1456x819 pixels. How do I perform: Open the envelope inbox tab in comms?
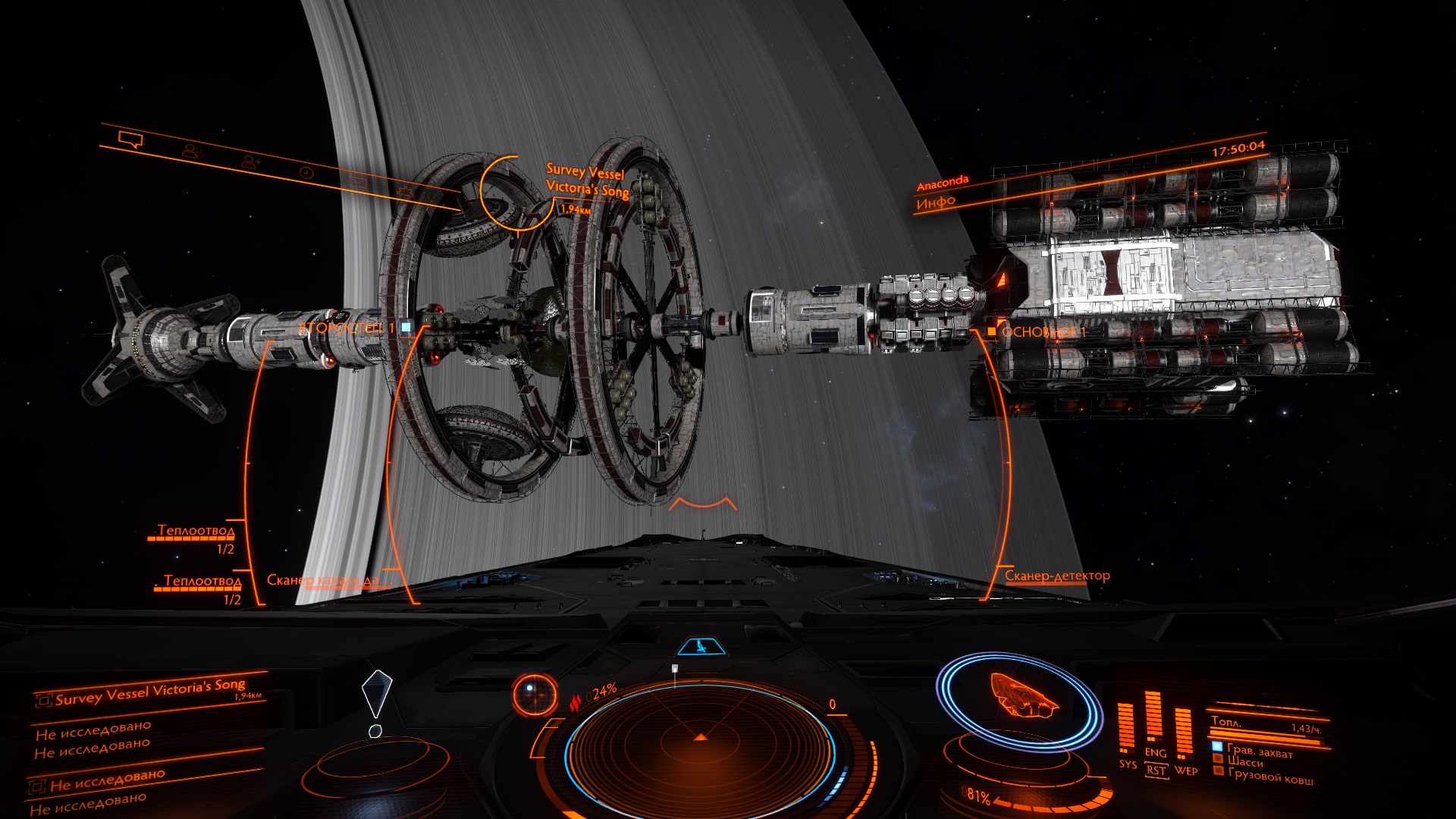[358, 181]
